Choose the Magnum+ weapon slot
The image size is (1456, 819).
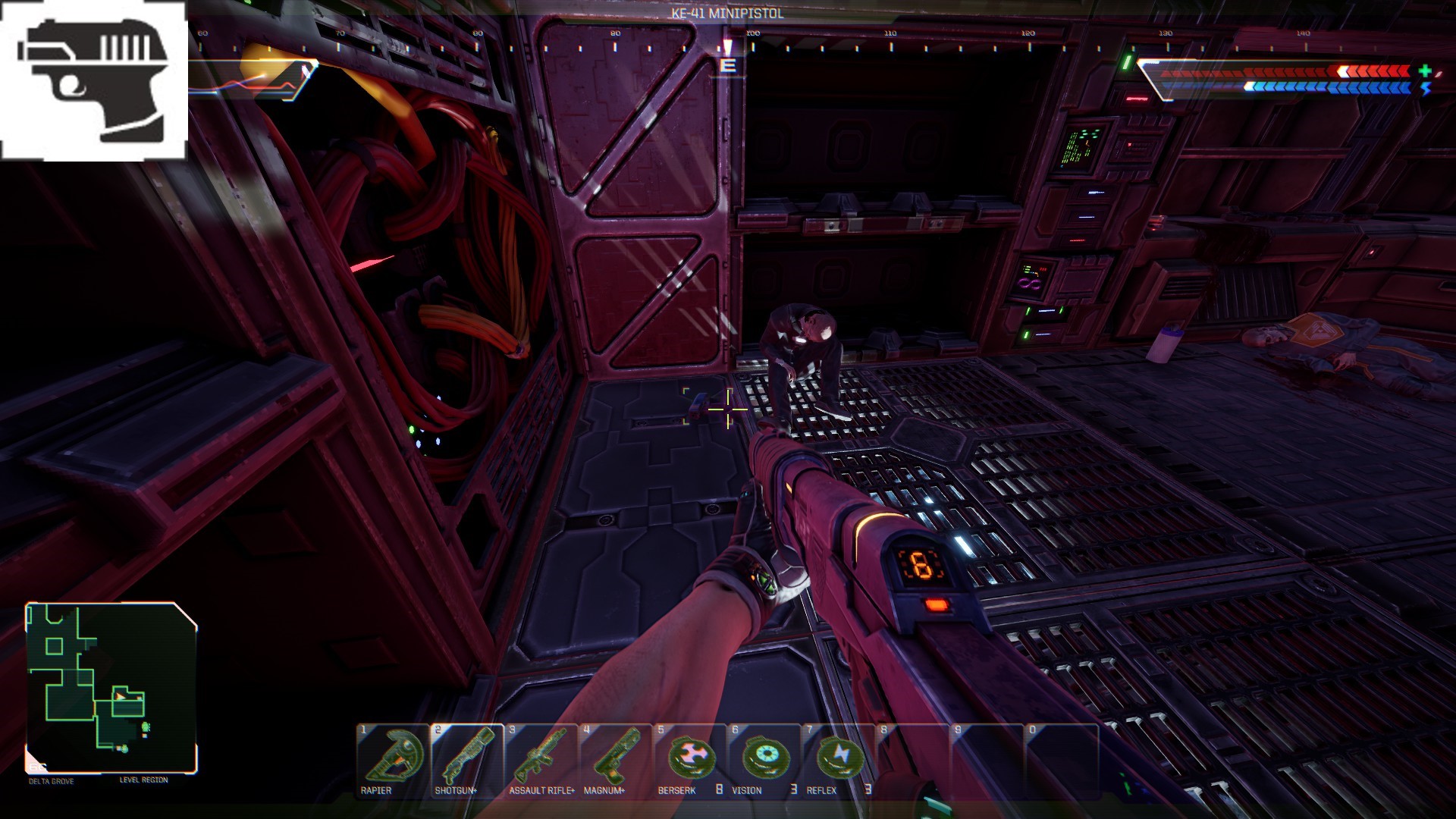point(616,758)
